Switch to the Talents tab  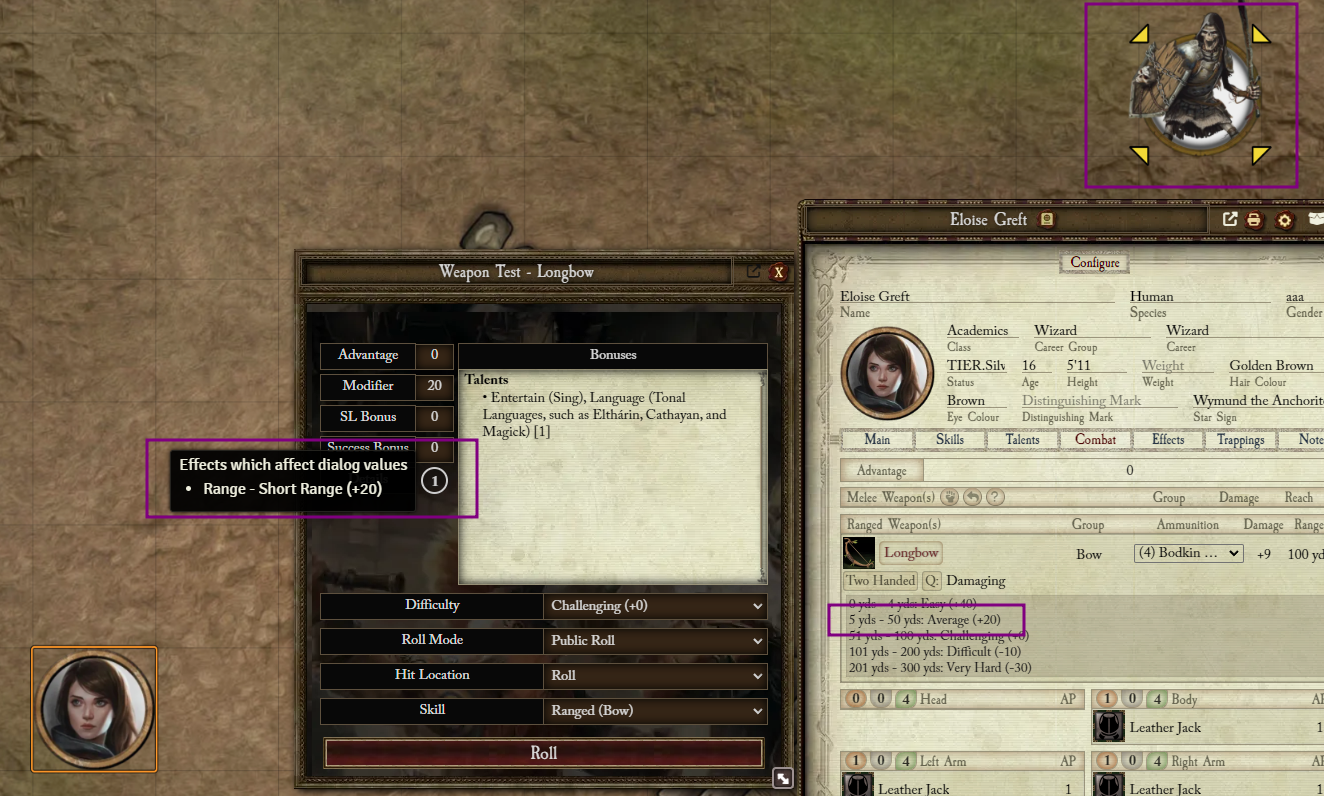tap(1022, 439)
